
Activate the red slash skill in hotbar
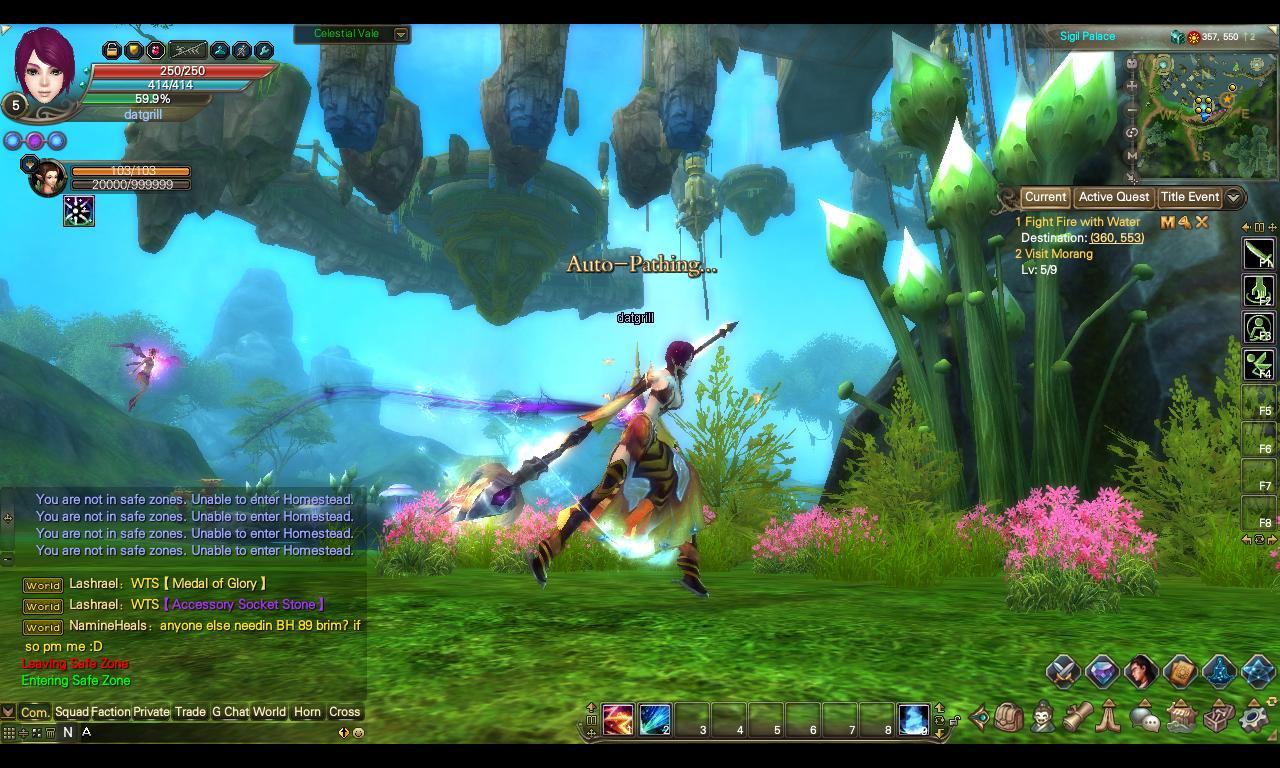click(618, 719)
